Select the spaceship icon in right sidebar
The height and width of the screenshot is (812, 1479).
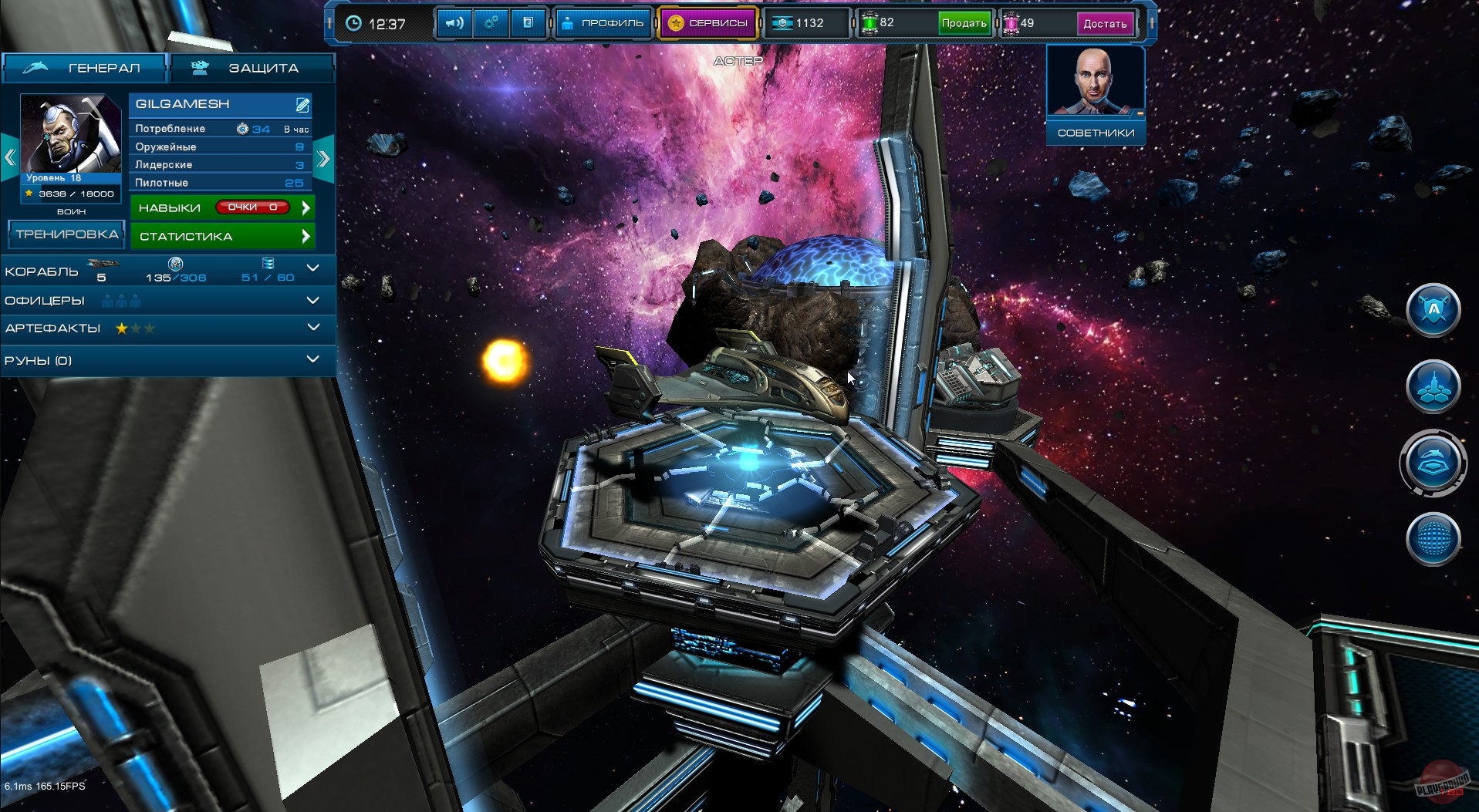[x=1433, y=387]
